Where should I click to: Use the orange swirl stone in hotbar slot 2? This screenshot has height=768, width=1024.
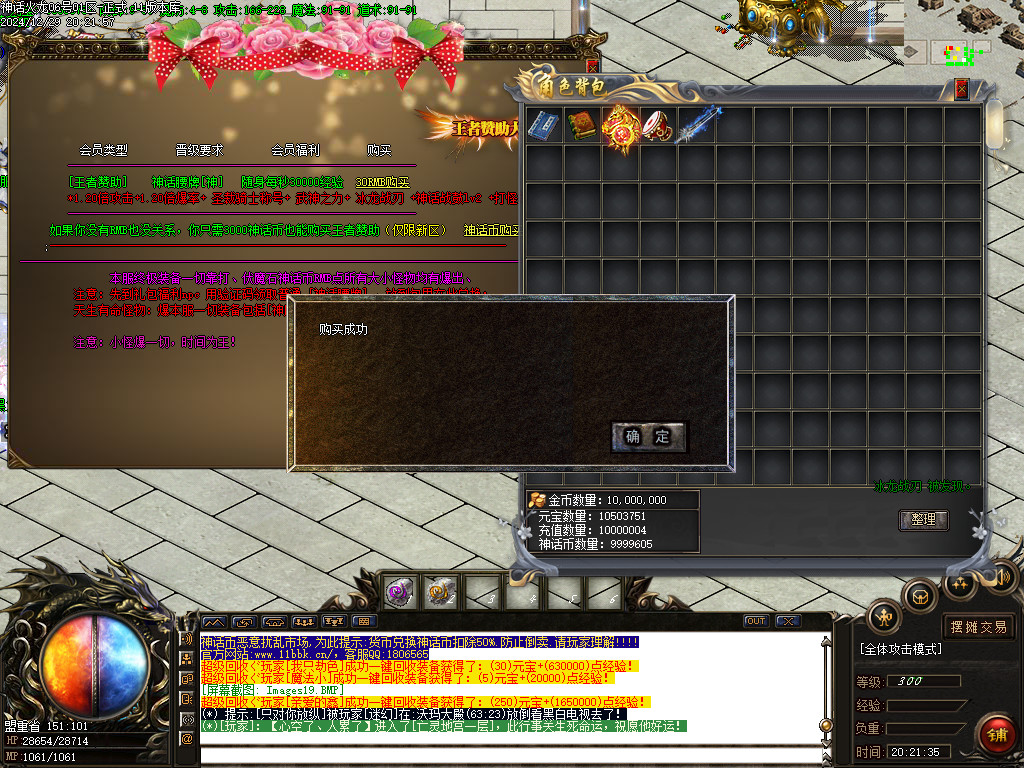coord(439,592)
